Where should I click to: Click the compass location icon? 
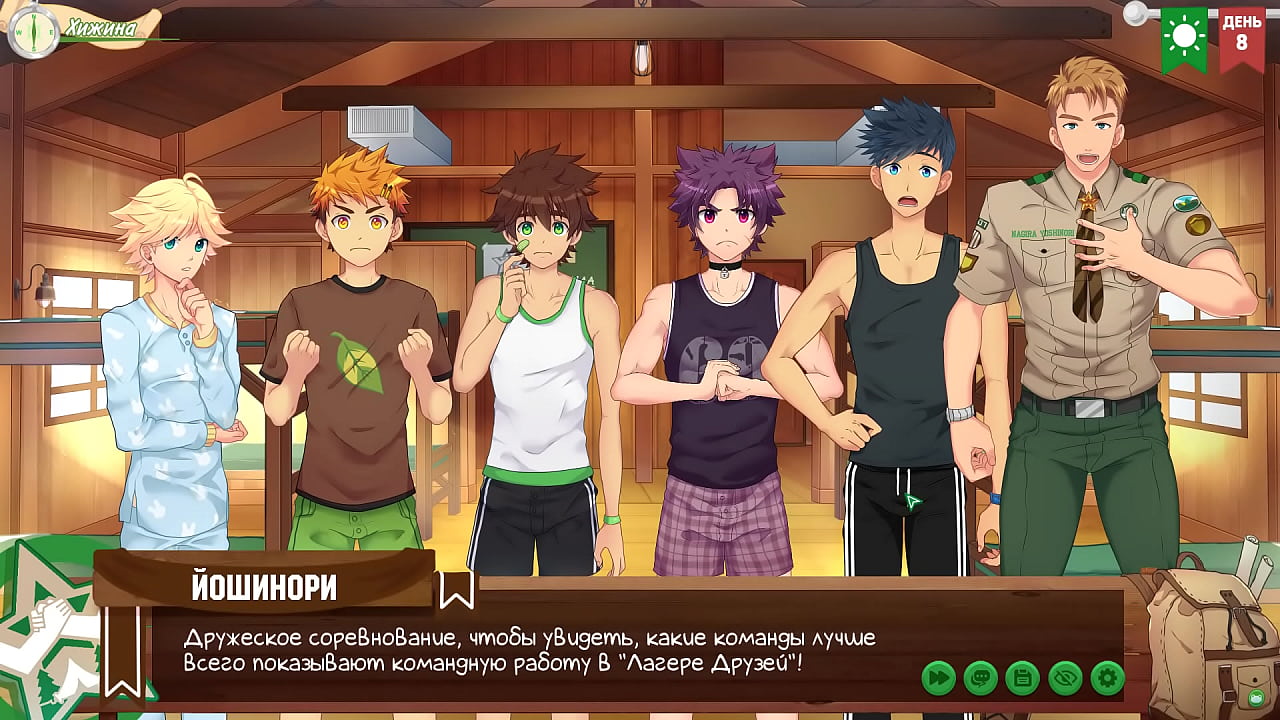pos(33,32)
